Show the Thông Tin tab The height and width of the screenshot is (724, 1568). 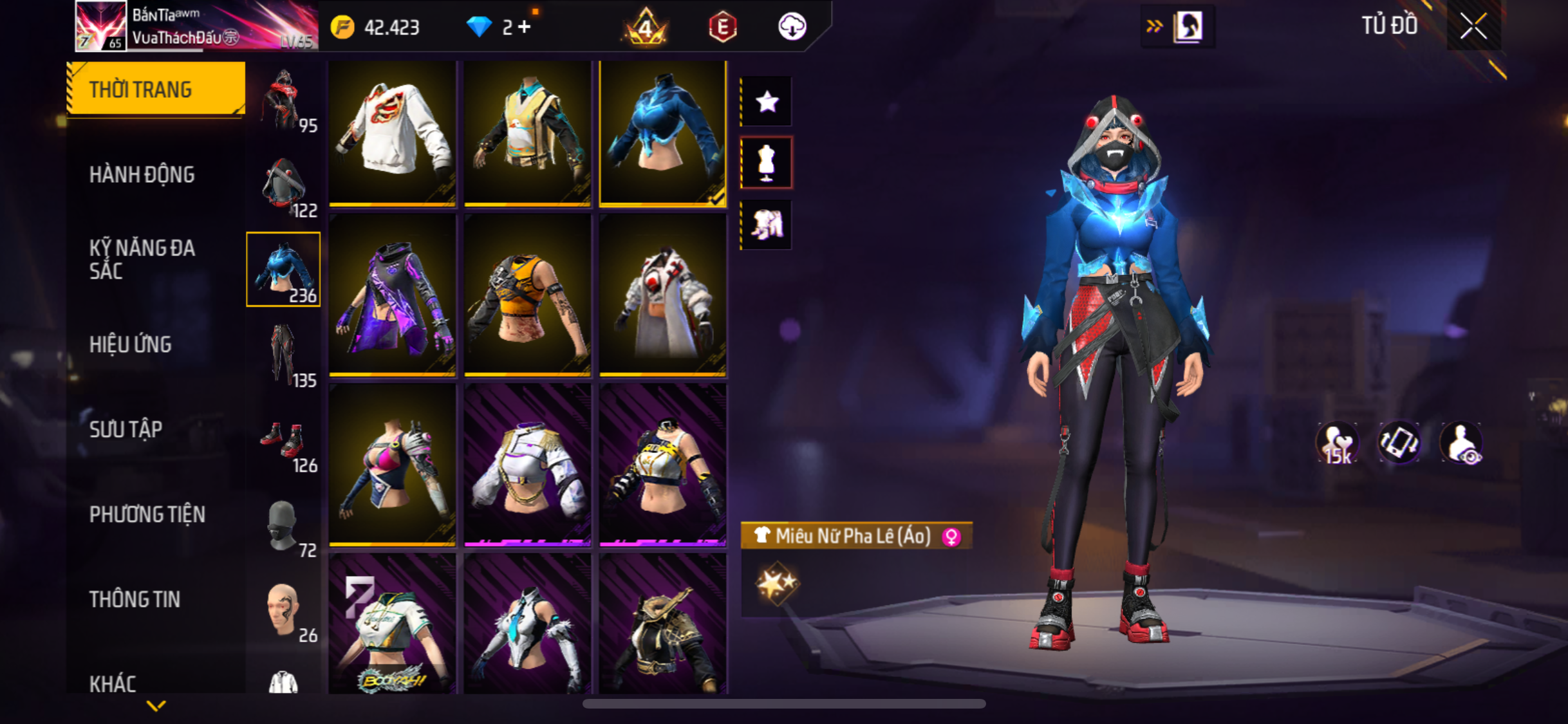click(135, 599)
